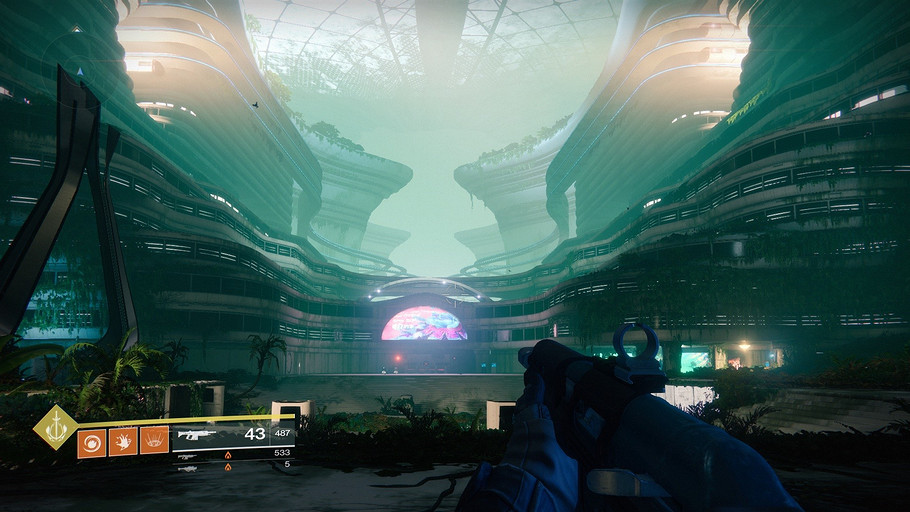Select the swirl grenade ability icon
The height and width of the screenshot is (512, 910).
click(x=92, y=442)
